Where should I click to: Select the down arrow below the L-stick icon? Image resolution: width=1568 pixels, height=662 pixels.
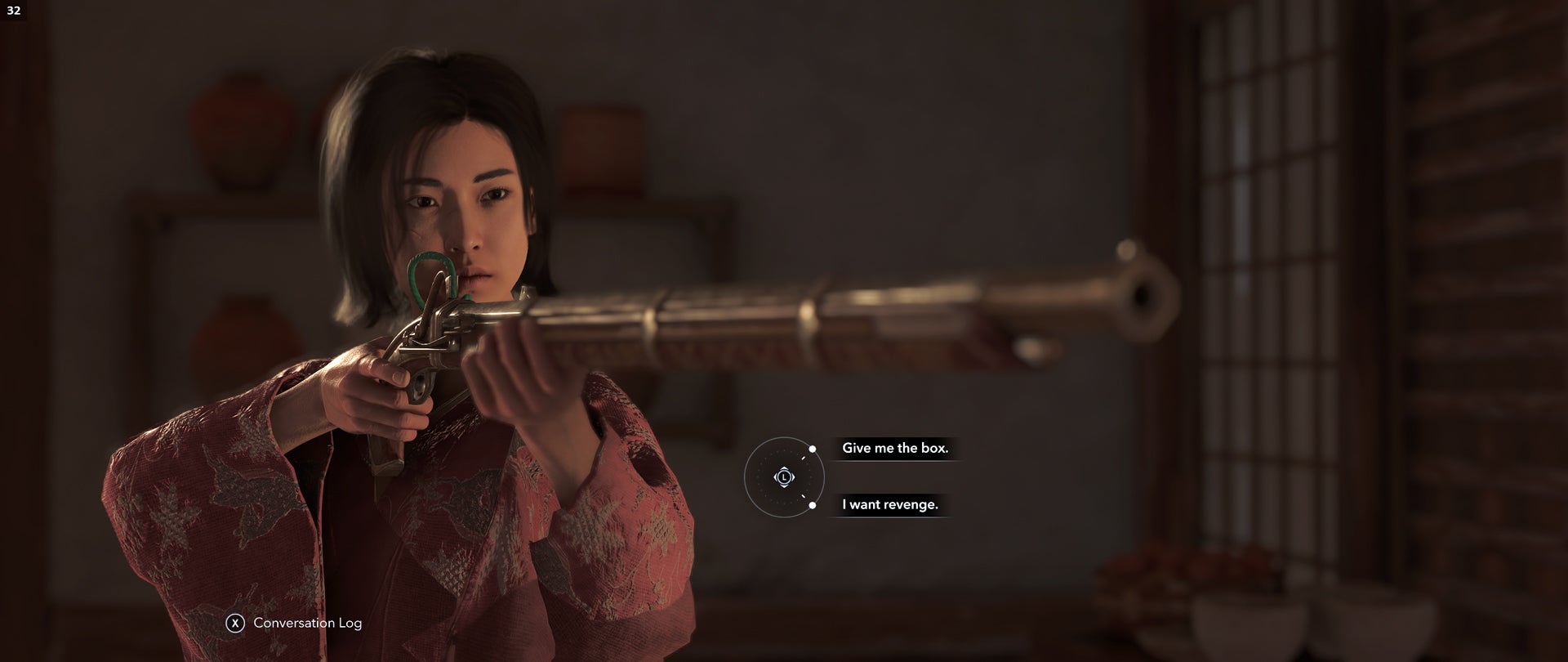click(784, 486)
